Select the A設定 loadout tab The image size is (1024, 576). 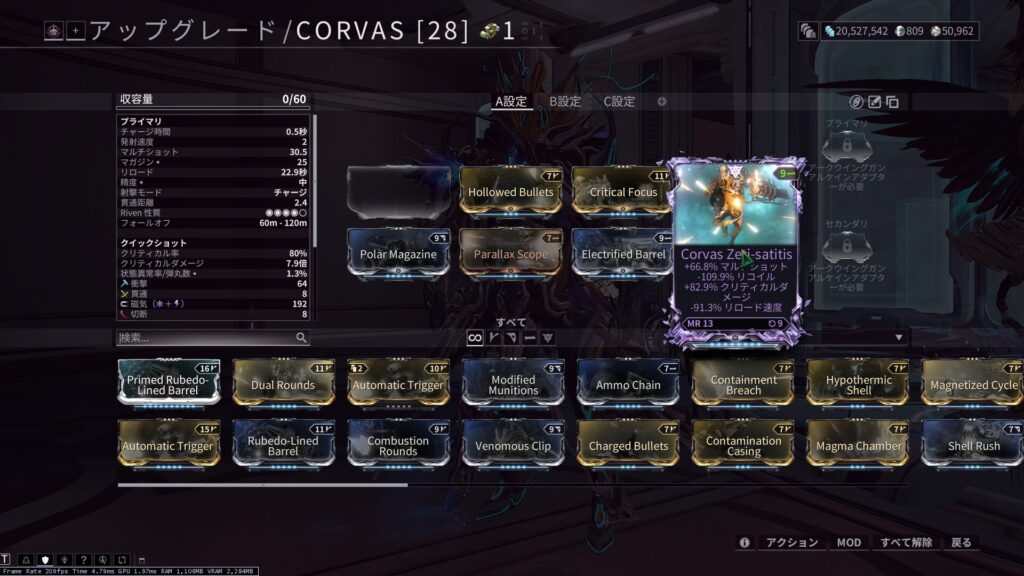click(x=510, y=101)
